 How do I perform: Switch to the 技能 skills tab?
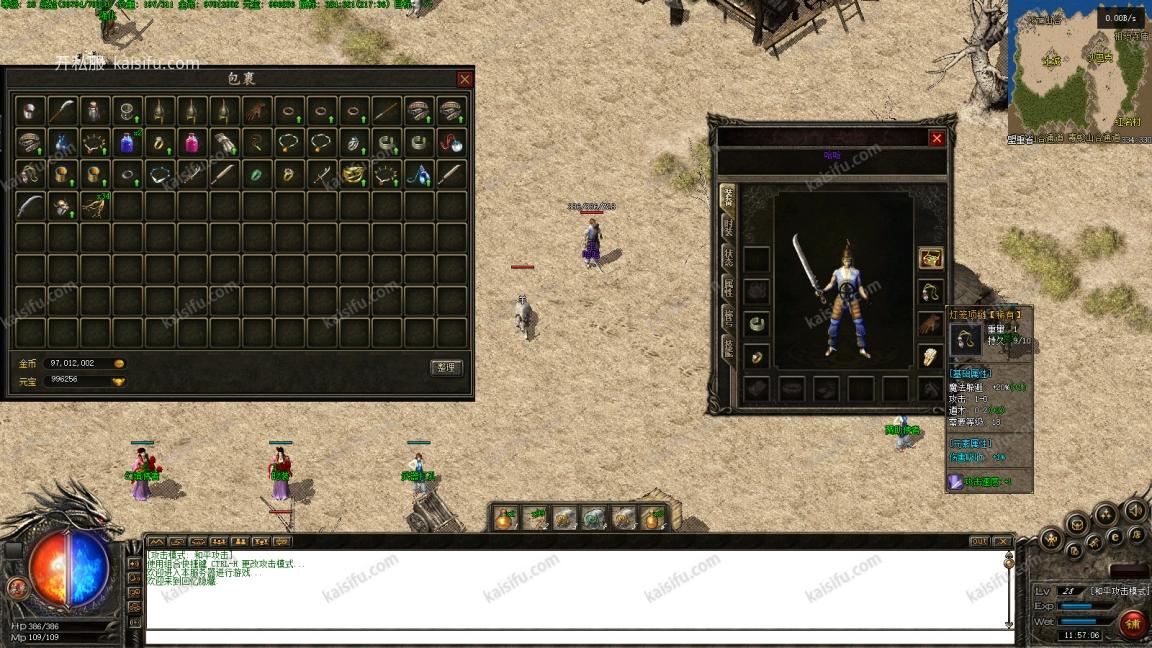click(x=727, y=347)
